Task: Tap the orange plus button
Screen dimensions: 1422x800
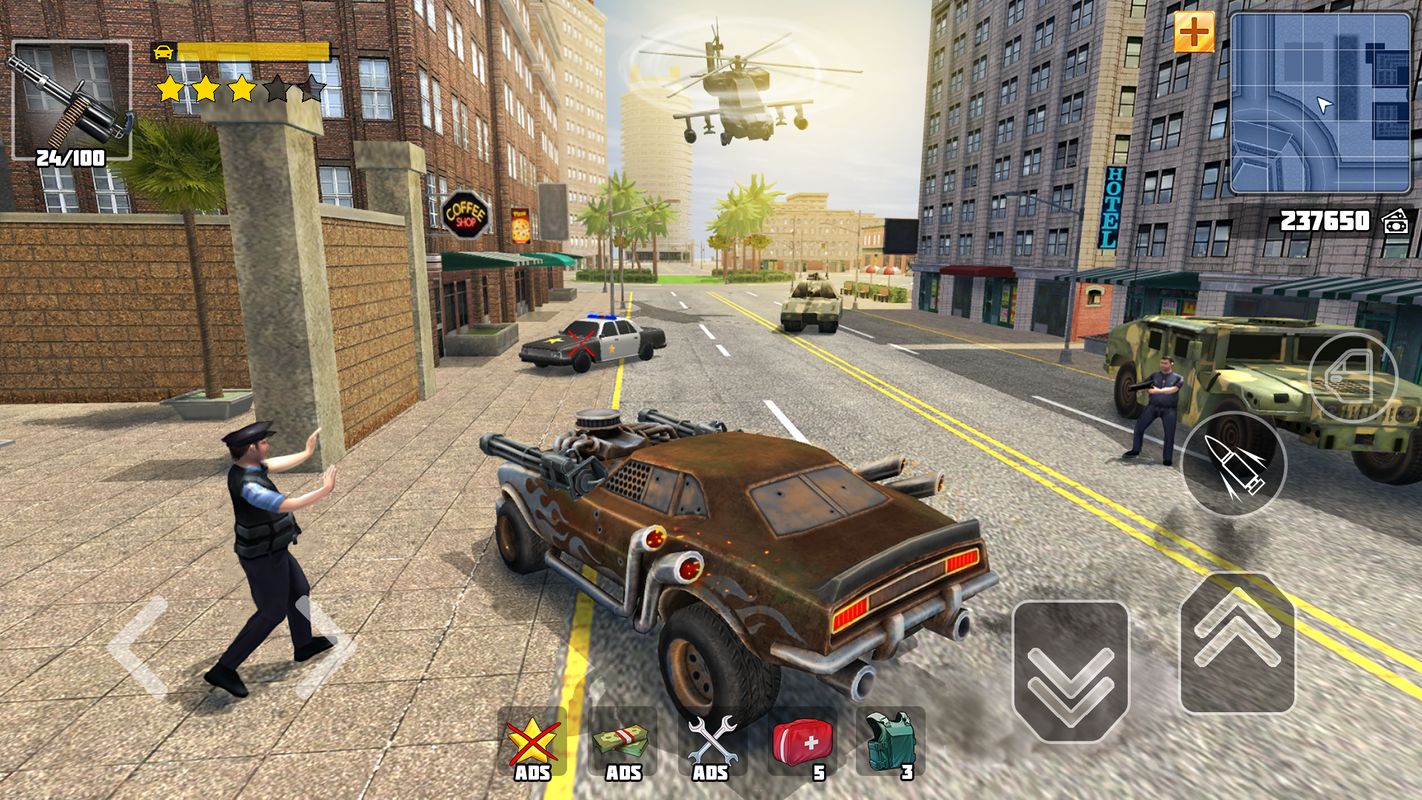Action: point(1193,33)
